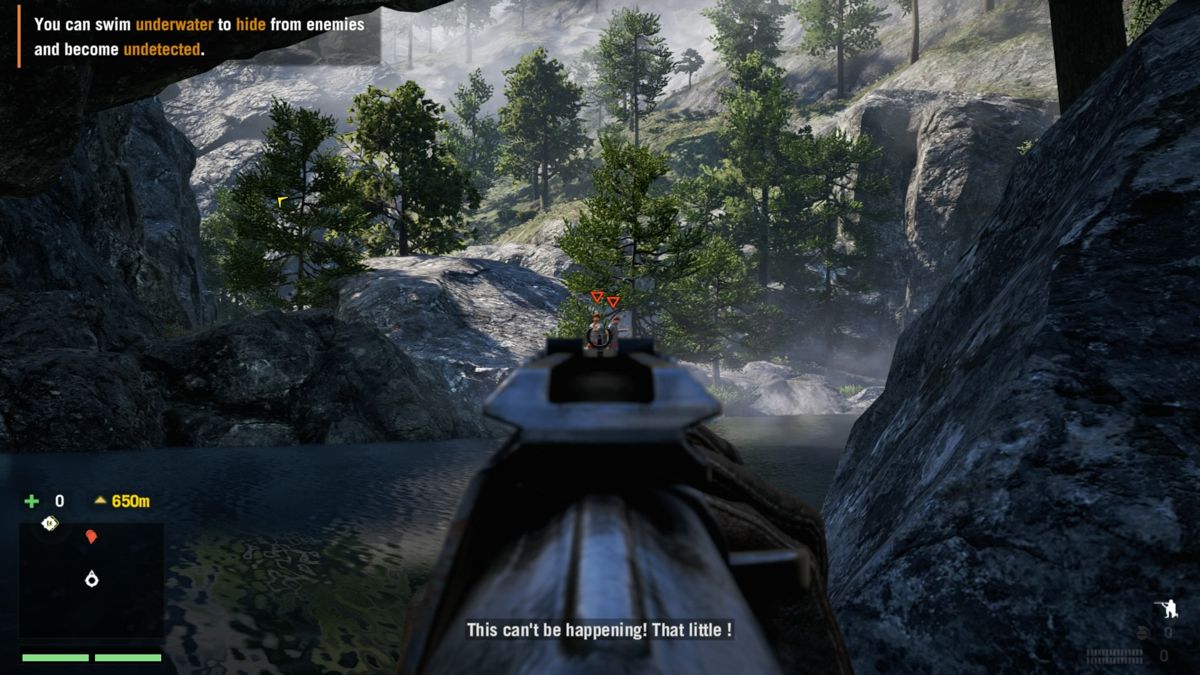1200x675 pixels.
Task: Click the minimap panel
Action: point(91,580)
